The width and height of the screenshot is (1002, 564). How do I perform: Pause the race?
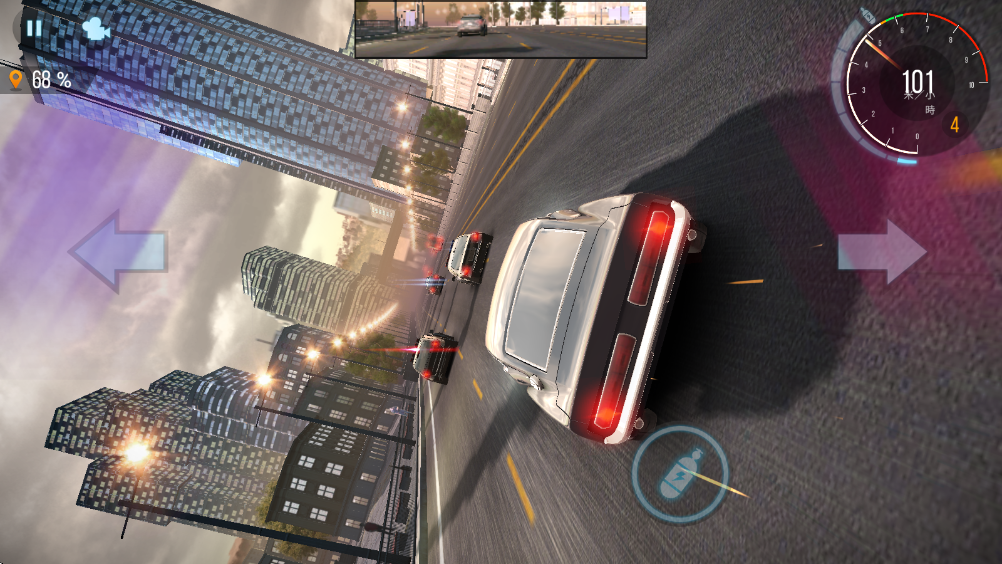tap(34, 28)
